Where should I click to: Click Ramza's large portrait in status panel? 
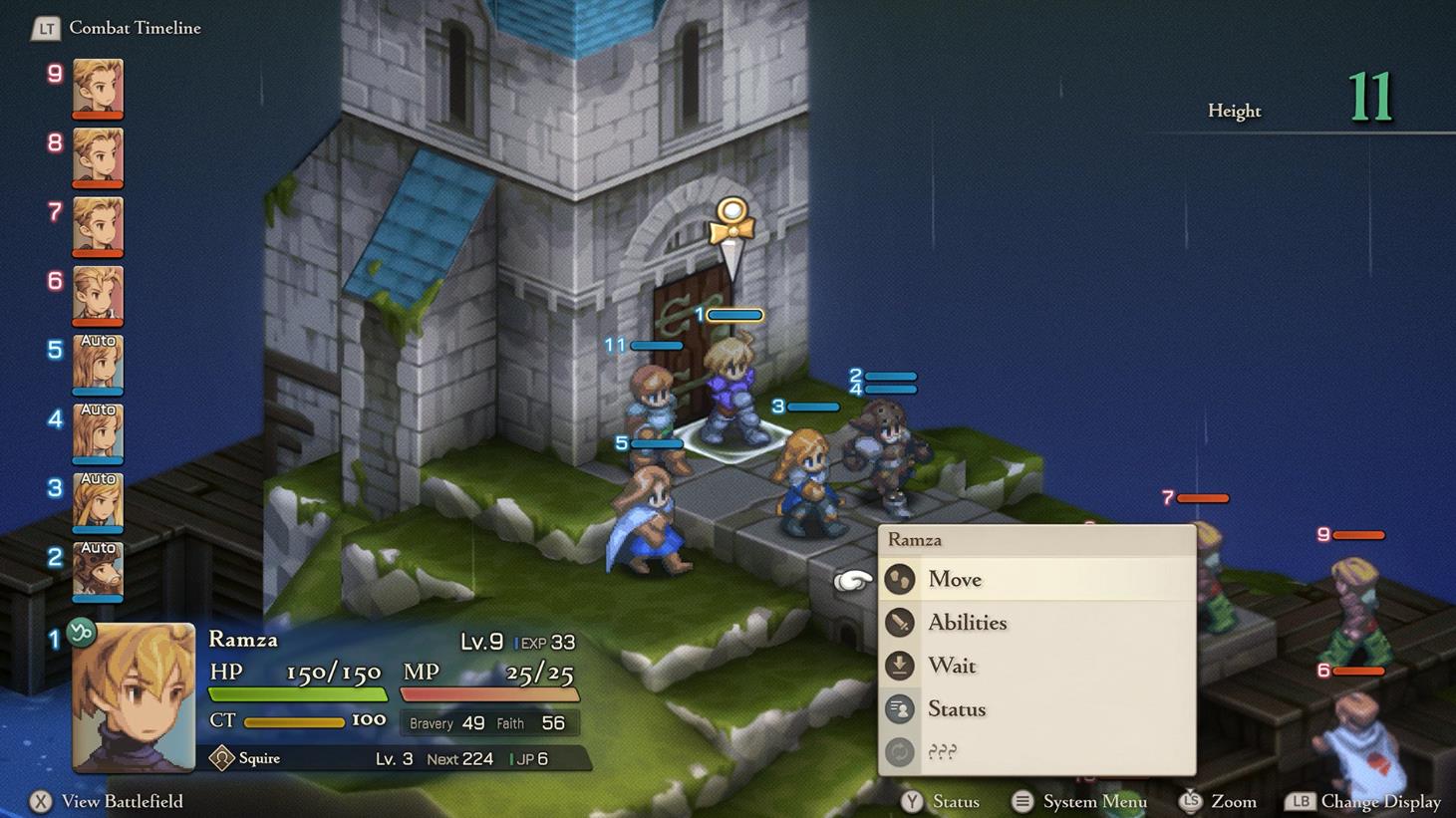pyautogui.click(x=134, y=697)
